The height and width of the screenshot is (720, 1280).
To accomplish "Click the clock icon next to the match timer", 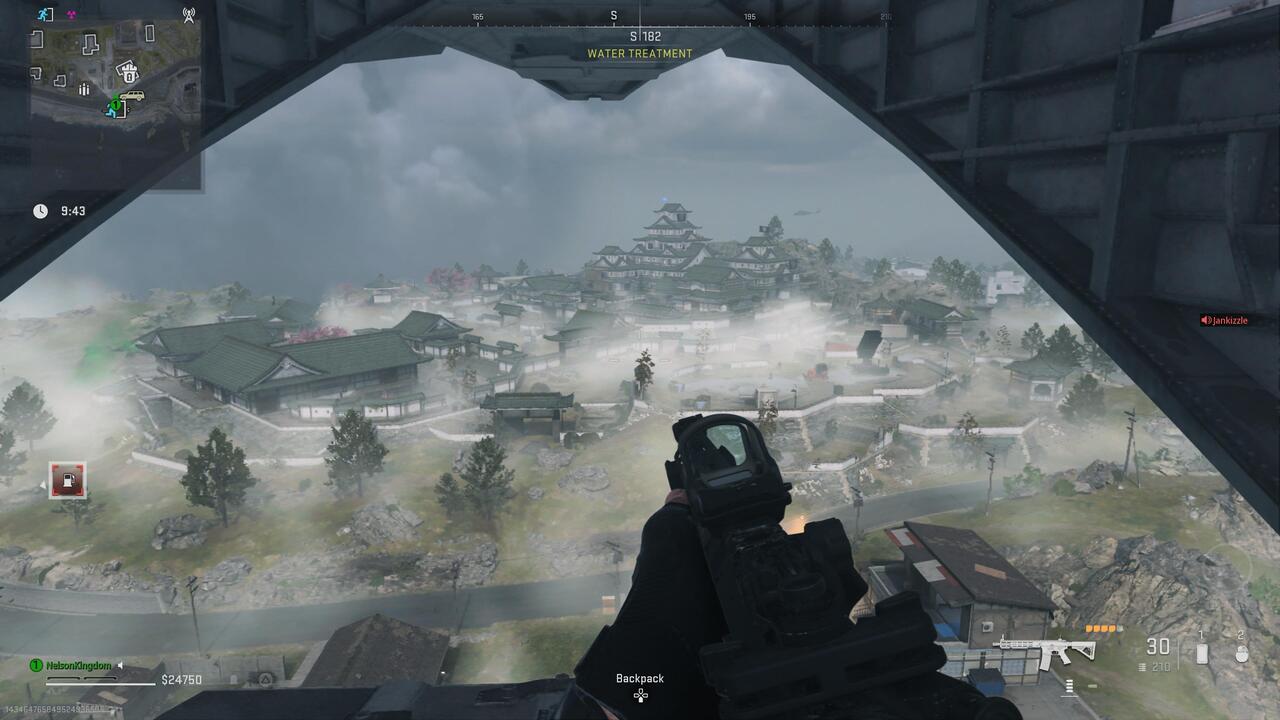I will click(40, 210).
